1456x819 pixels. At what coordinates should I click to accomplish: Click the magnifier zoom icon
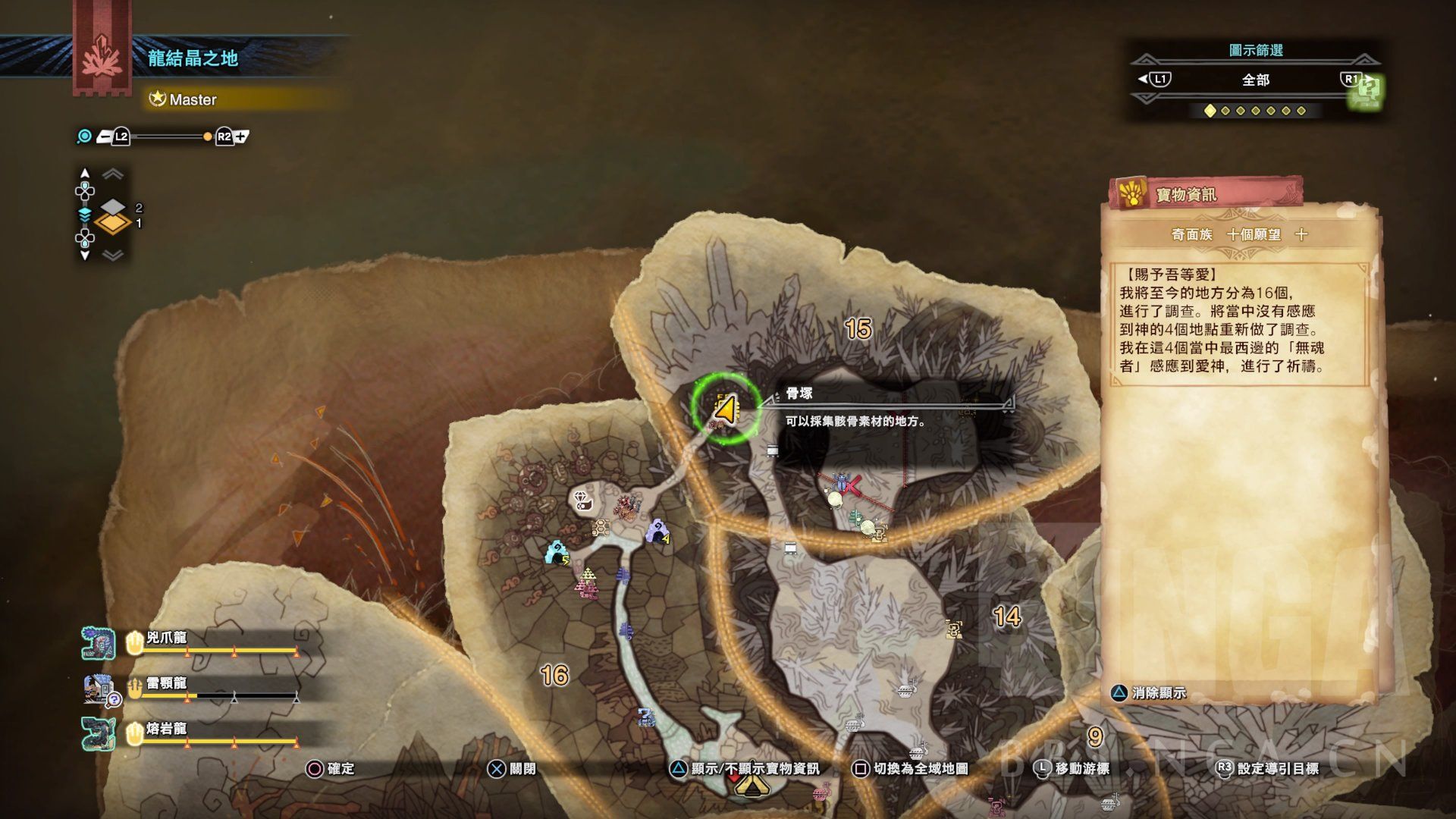pyautogui.click(x=84, y=136)
